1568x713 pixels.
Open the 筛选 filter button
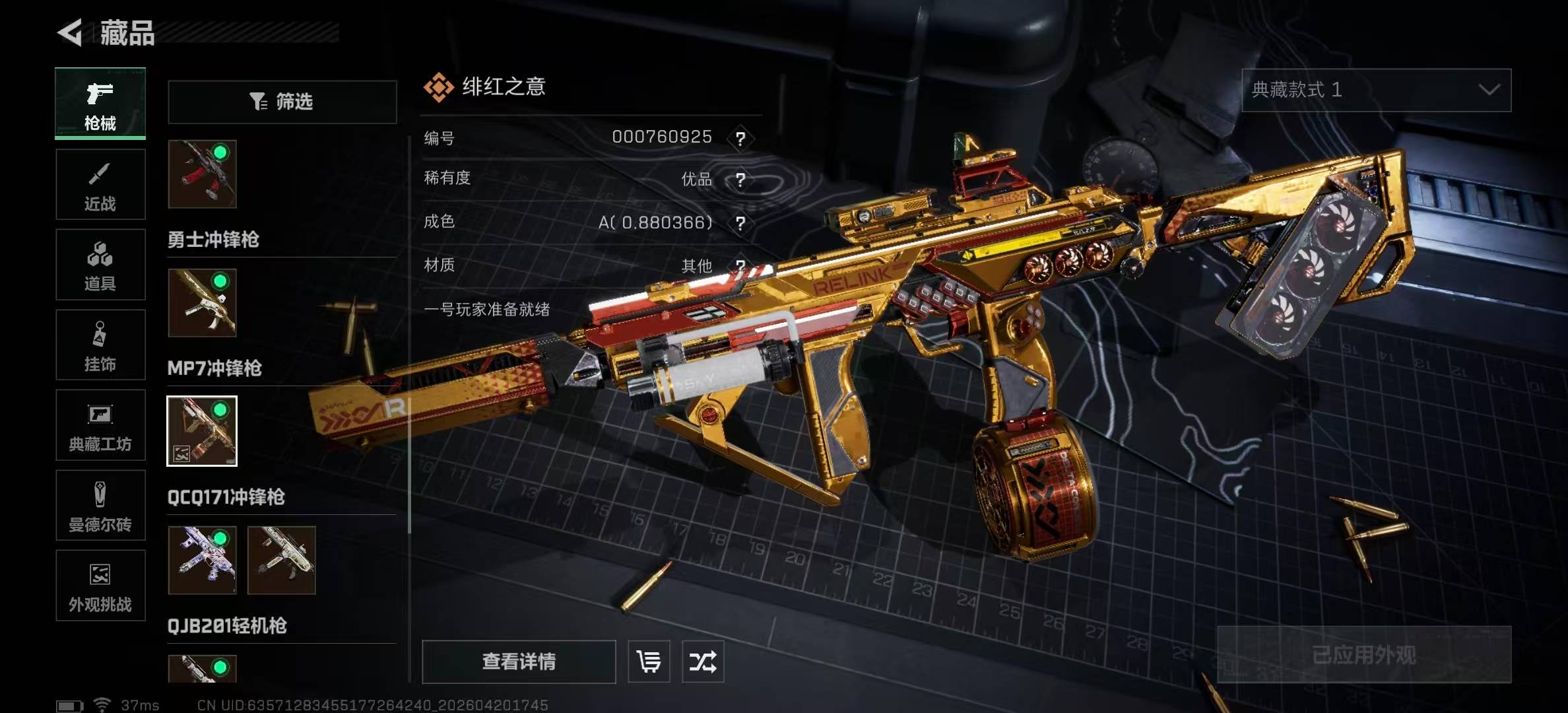pos(282,102)
